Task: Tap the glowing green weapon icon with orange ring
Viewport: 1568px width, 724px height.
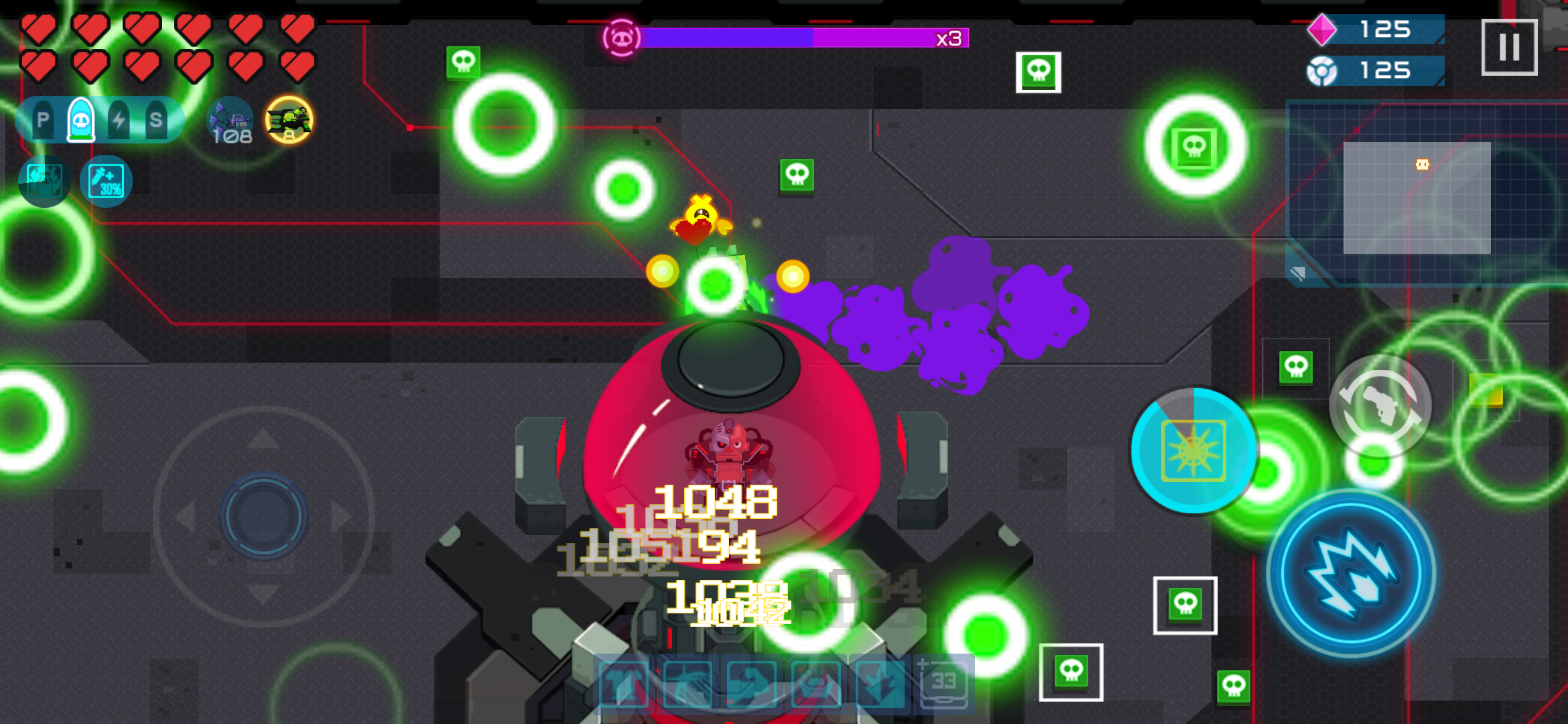Action: (289, 121)
